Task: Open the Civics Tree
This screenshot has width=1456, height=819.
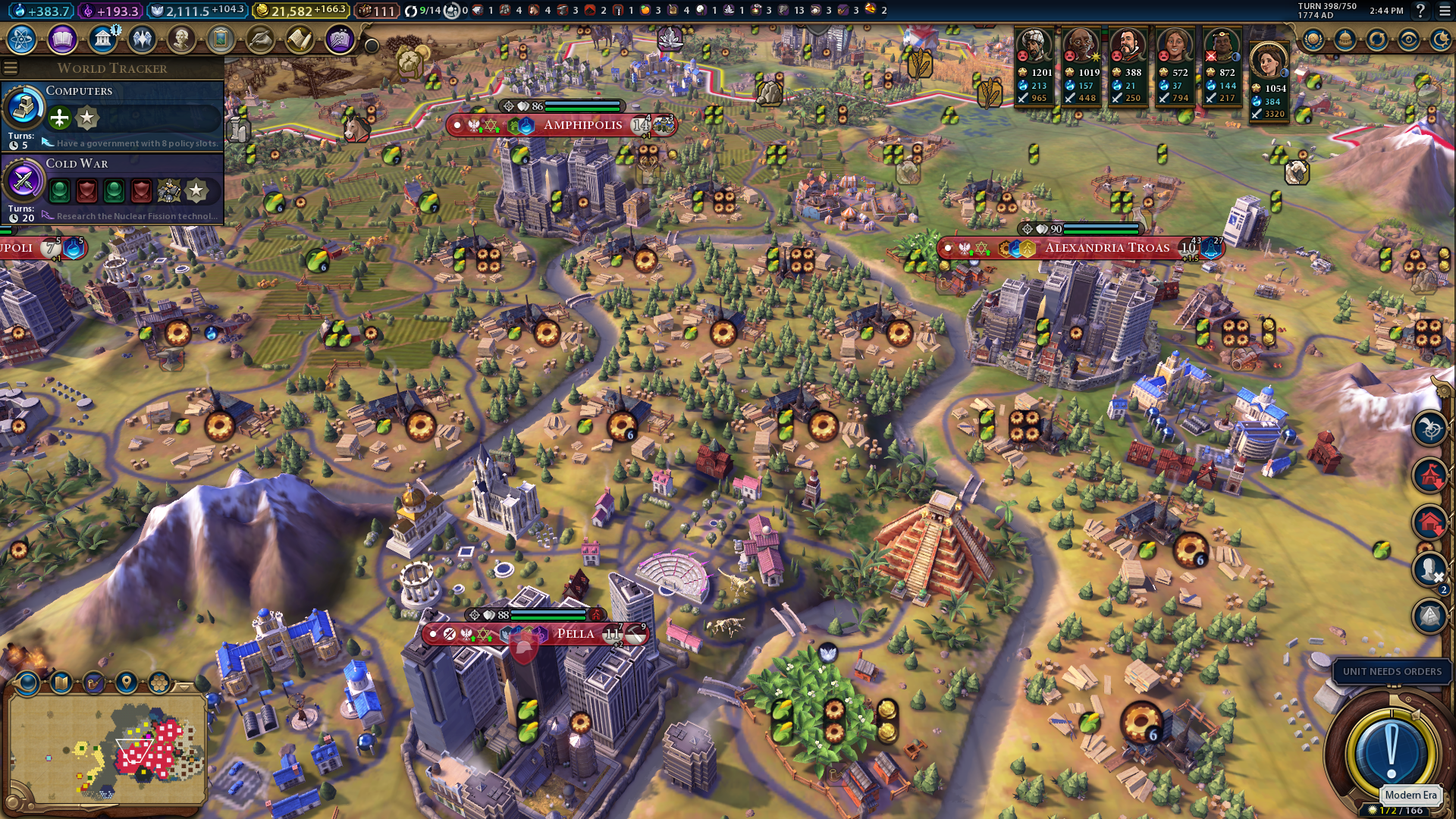Action: tap(61, 39)
